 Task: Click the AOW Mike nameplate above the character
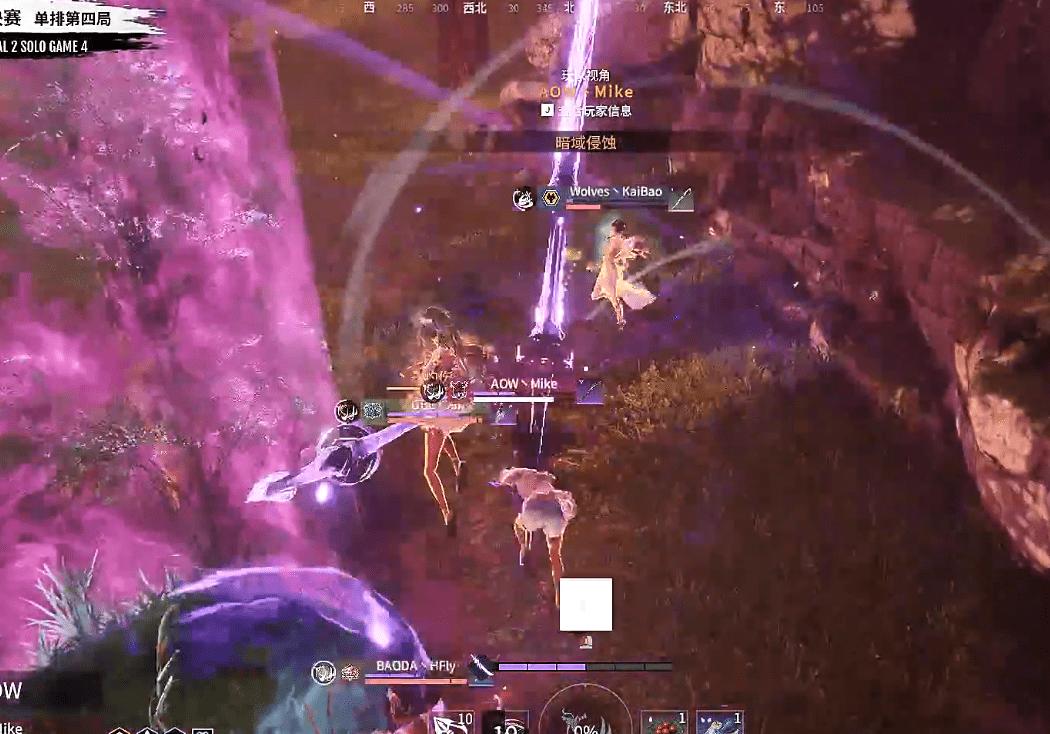[x=523, y=384]
